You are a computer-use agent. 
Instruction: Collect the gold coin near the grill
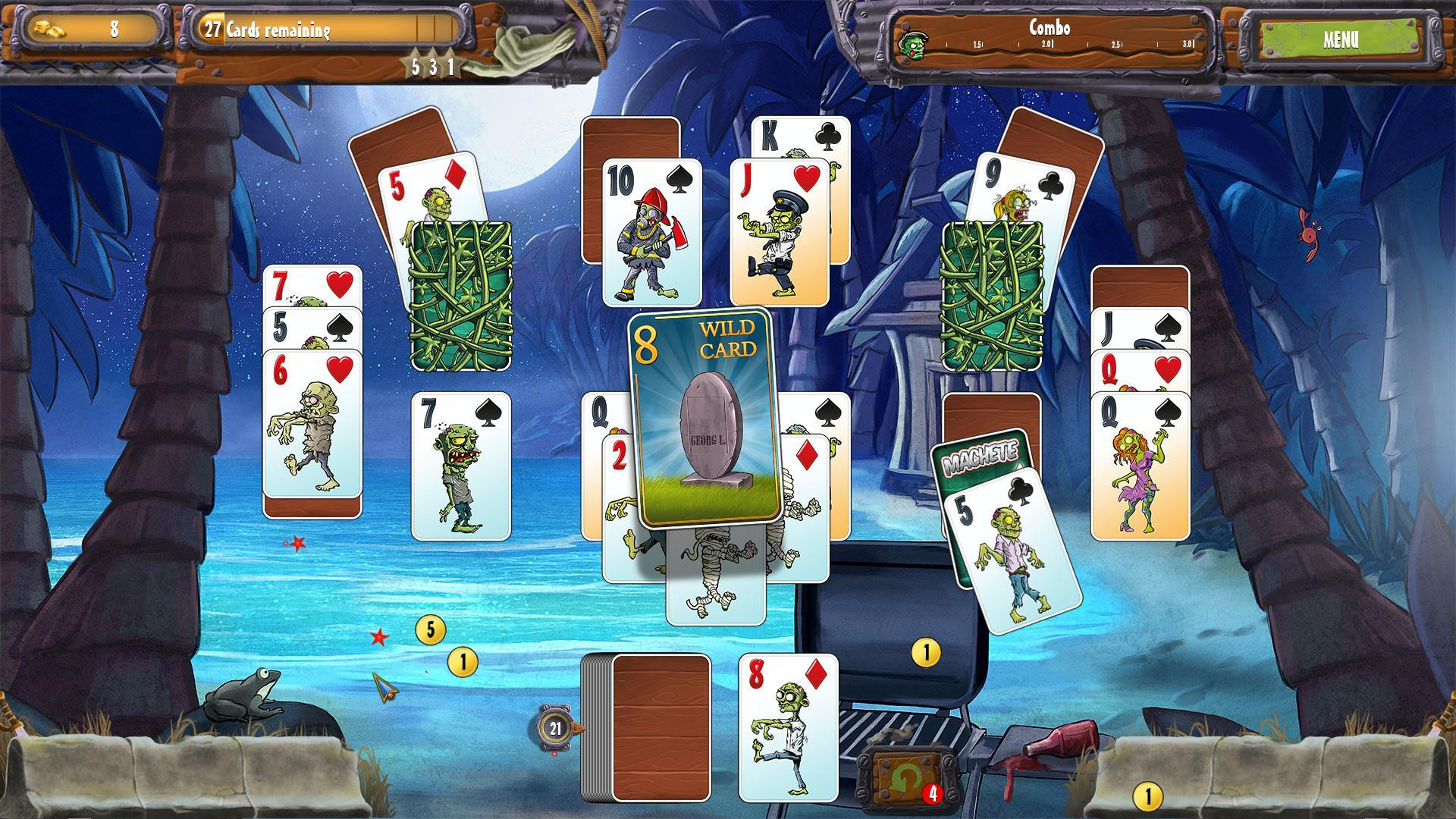click(x=926, y=651)
